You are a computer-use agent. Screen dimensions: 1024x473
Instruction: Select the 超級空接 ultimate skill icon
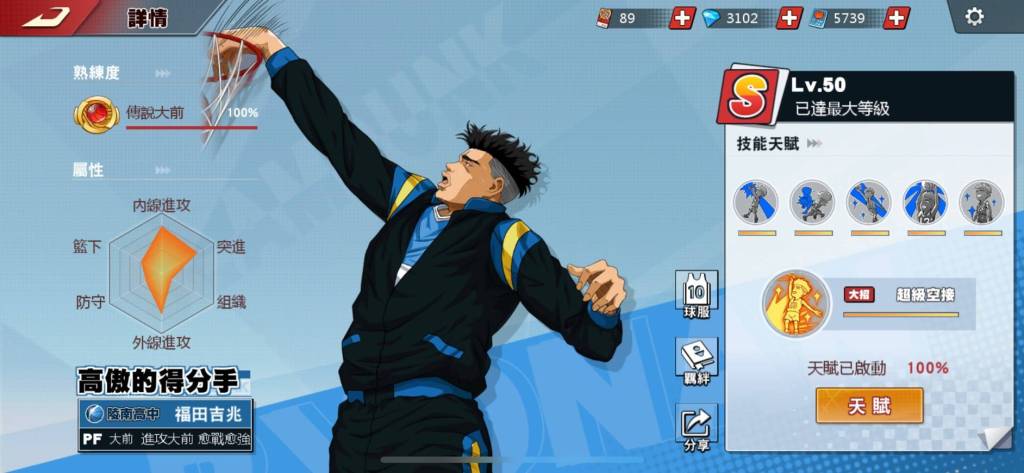pos(796,303)
